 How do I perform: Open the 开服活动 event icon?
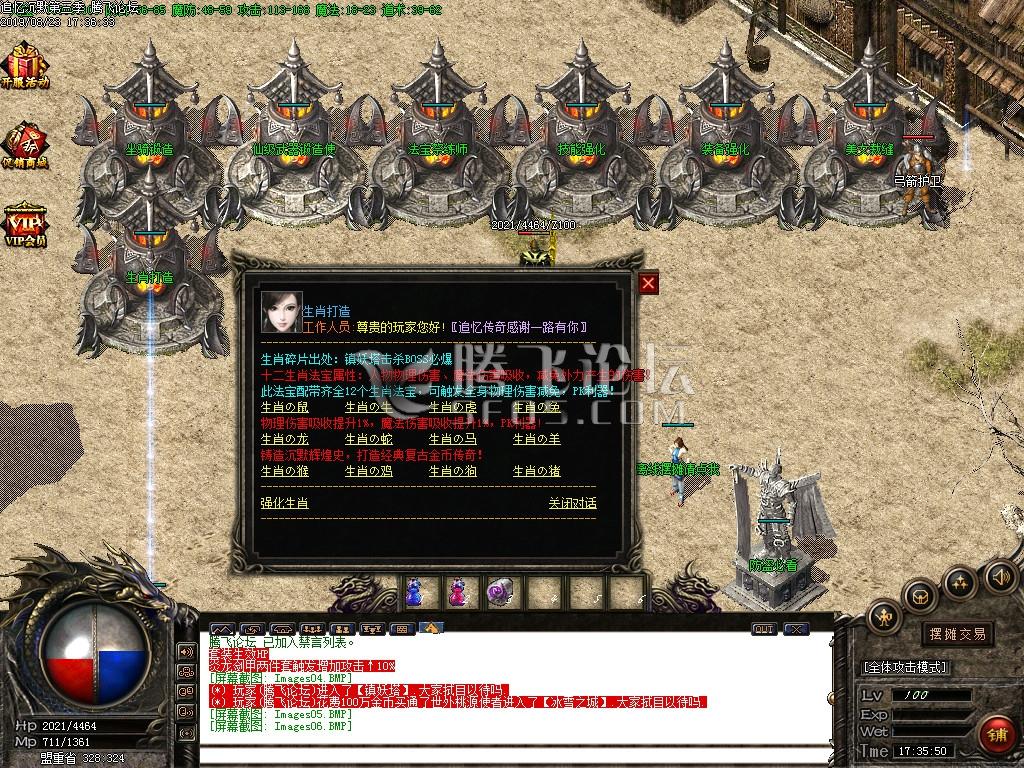25,65
